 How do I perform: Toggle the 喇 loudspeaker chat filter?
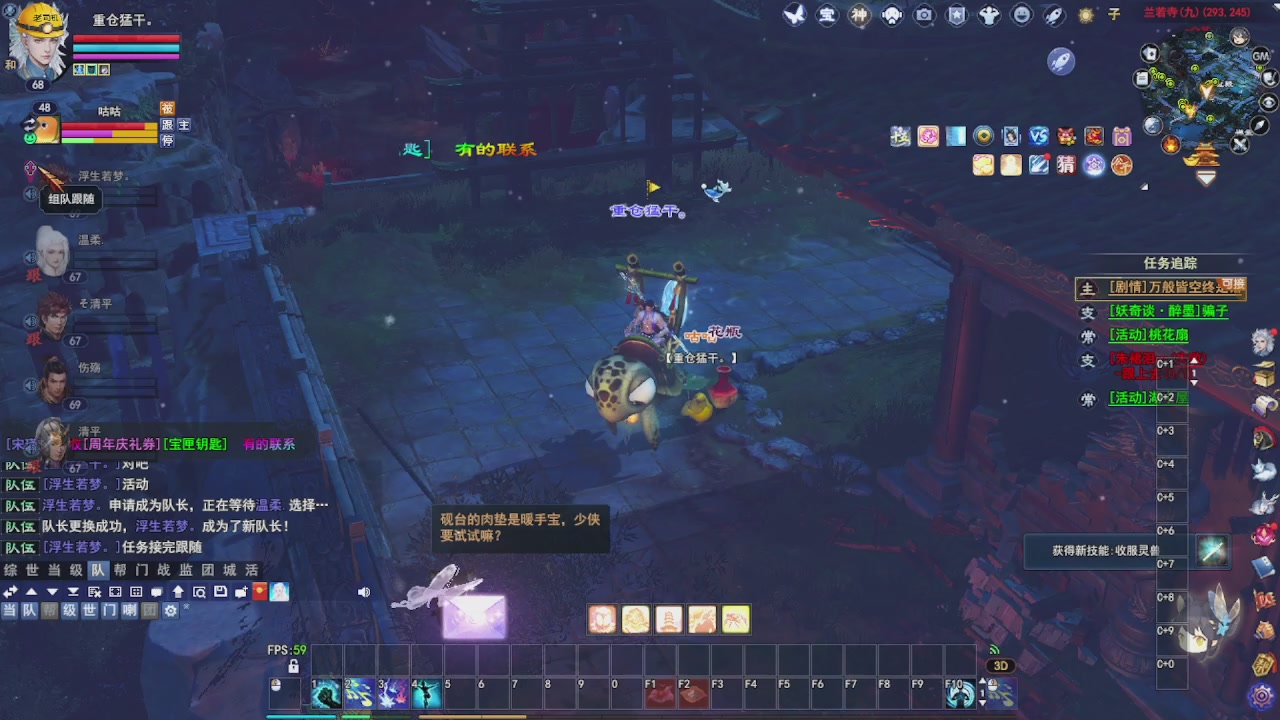coord(129,611)
